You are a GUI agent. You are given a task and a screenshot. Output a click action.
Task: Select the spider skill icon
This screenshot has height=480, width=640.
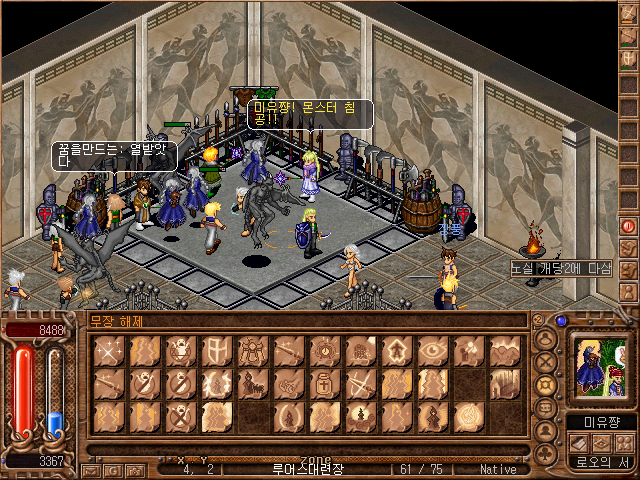pyautogui.click(x=253, y=350)
